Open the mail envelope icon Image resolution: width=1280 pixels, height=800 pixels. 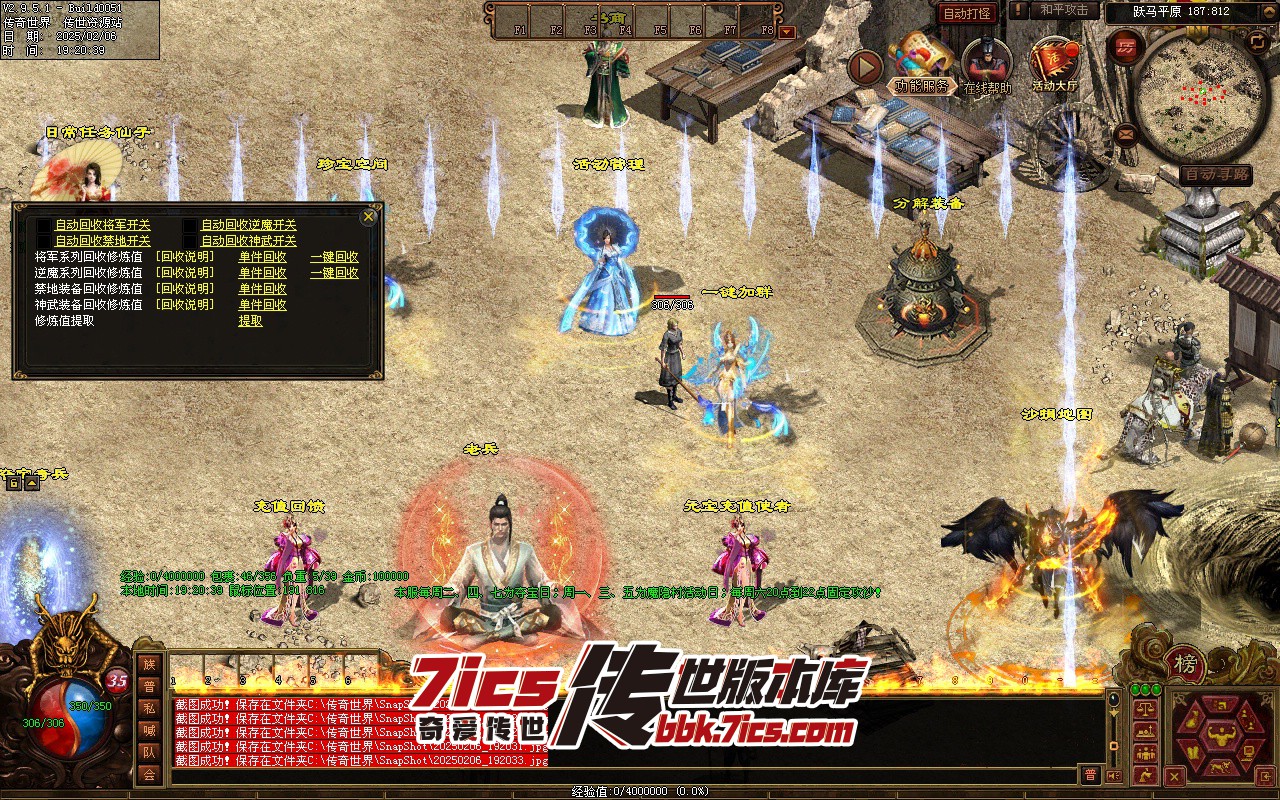tap(1127, 133)
